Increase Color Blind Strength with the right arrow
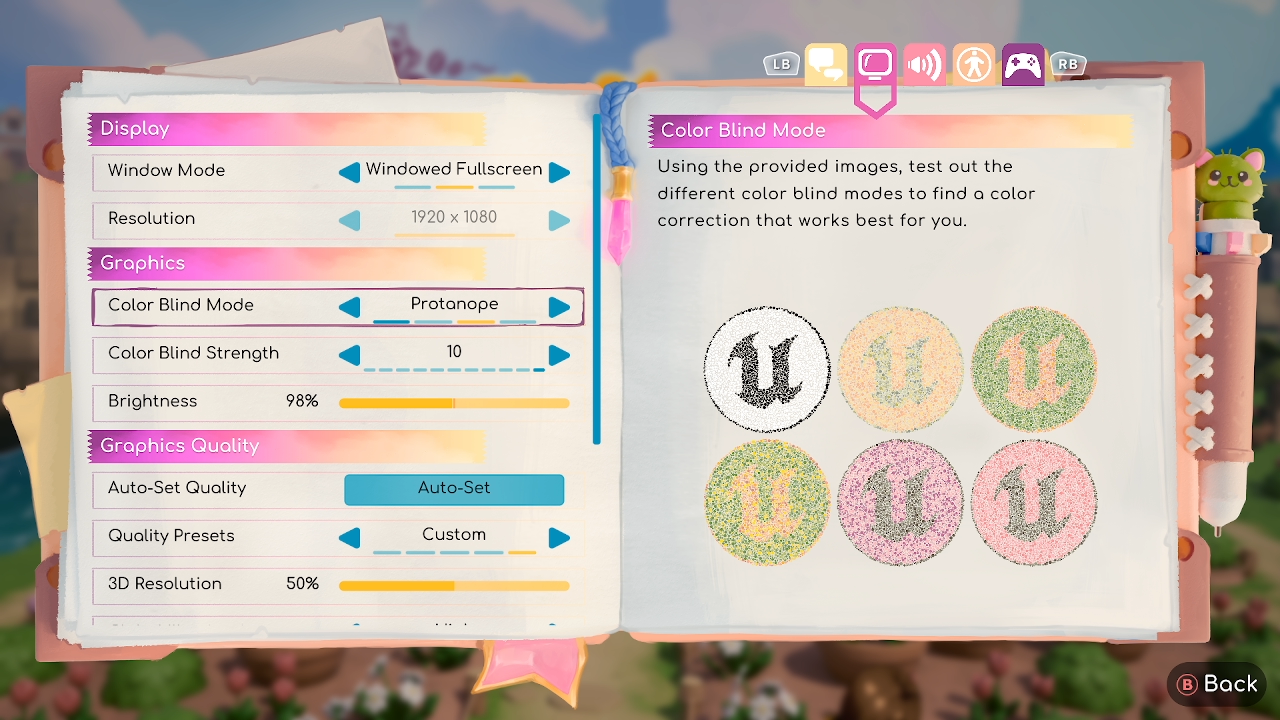Screen dimensions: 1280x720 [x=559, y=354]
